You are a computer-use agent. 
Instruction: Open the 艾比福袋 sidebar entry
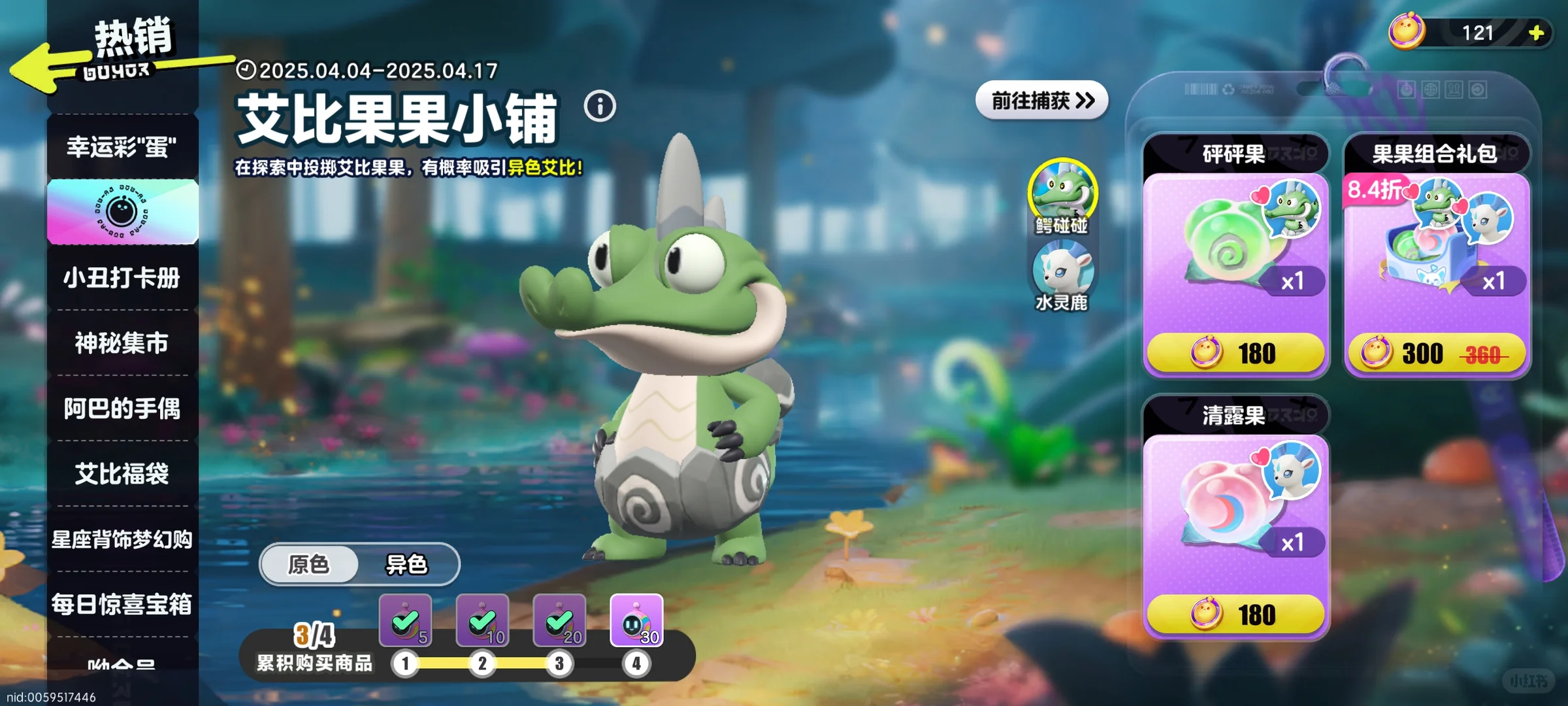(x=122, y=475)
